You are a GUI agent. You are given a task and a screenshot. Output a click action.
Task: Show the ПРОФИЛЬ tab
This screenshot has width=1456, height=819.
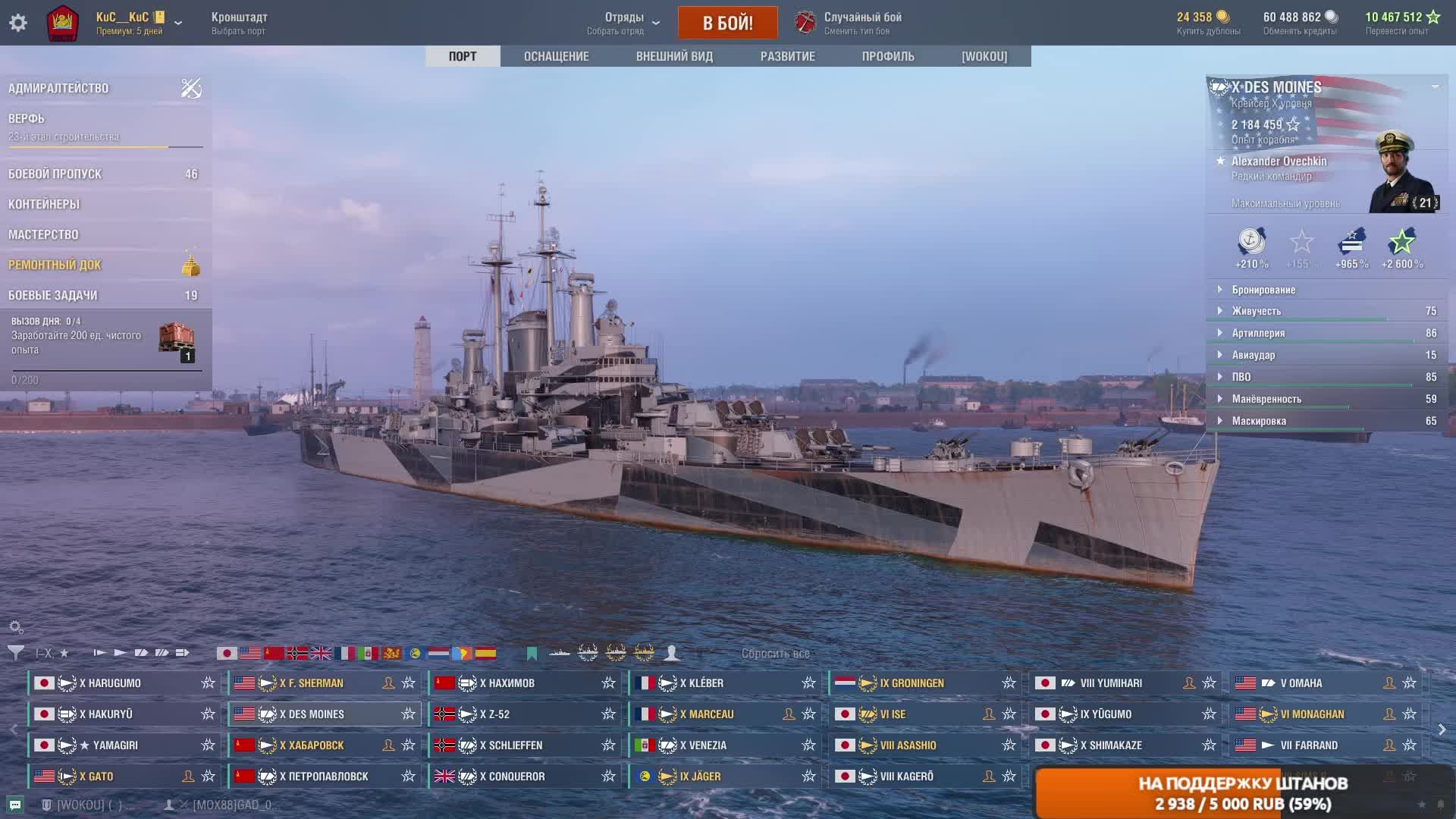point(887,56)
